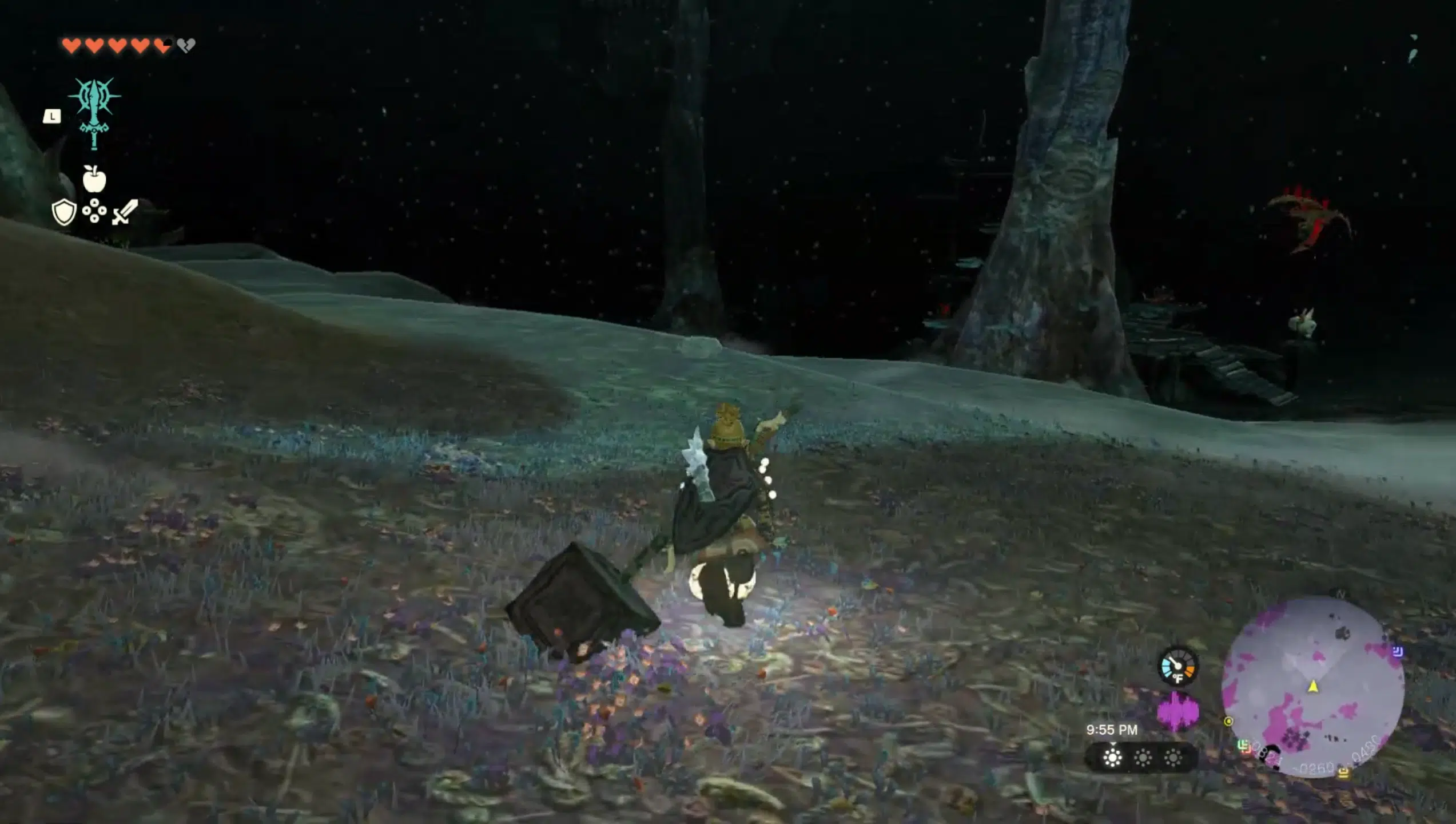The image size is (1456, 824).
Task: Click the sword equipment icon
Action: (x=125, y=212)
